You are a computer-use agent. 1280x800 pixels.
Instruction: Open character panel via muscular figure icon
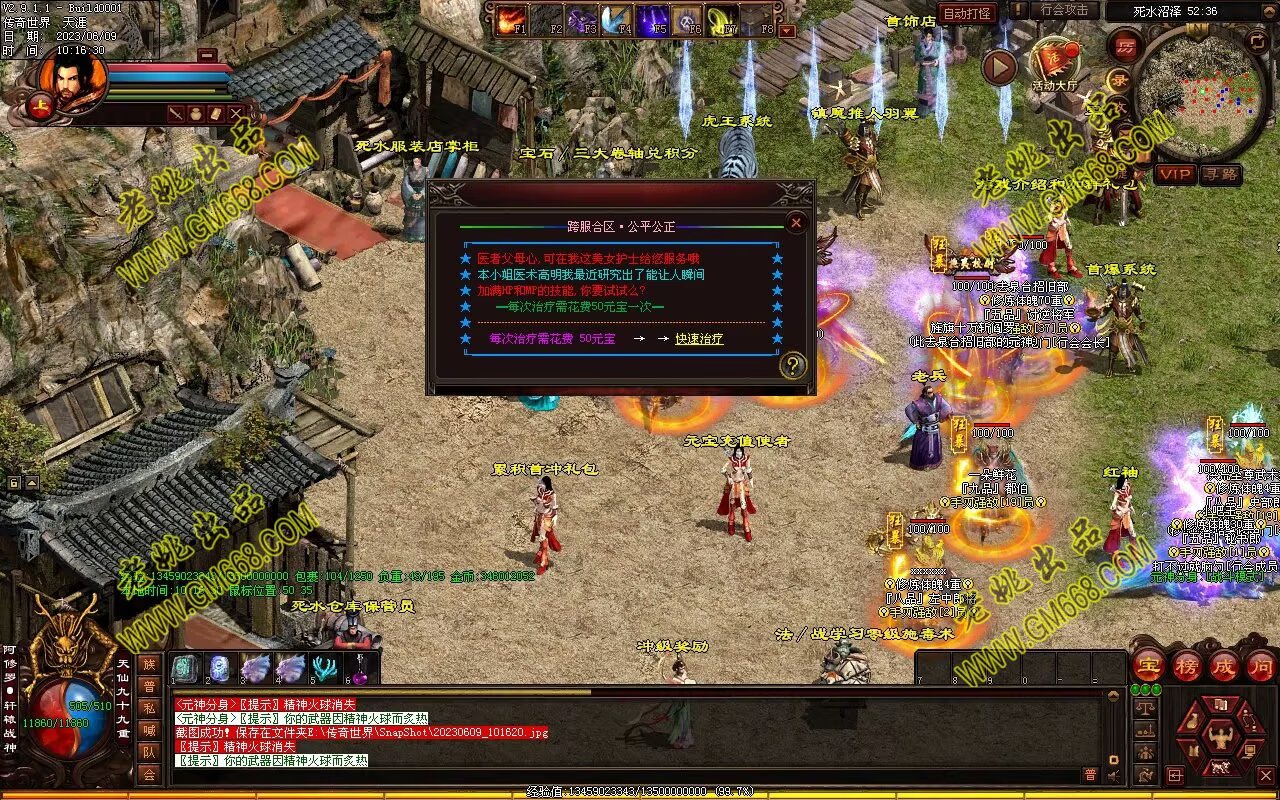pos(1219,739)
